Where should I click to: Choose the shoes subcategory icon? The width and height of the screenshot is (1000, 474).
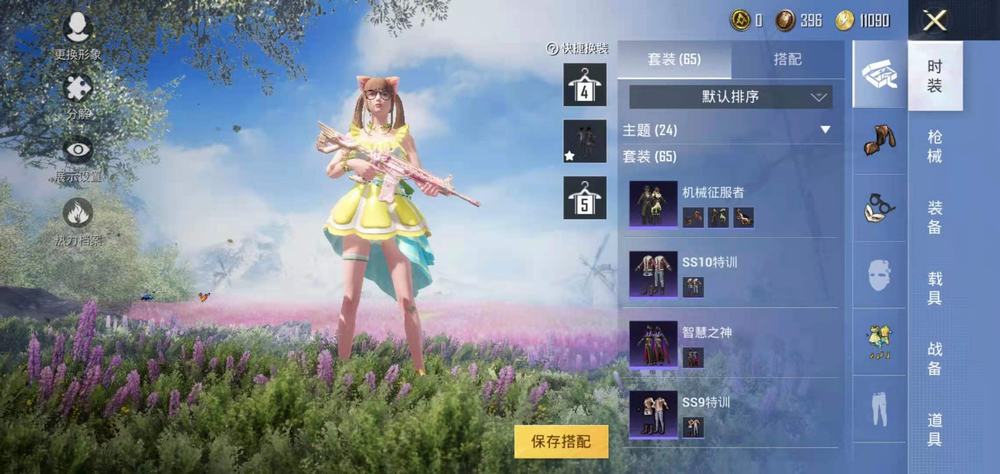click(878, 140)
